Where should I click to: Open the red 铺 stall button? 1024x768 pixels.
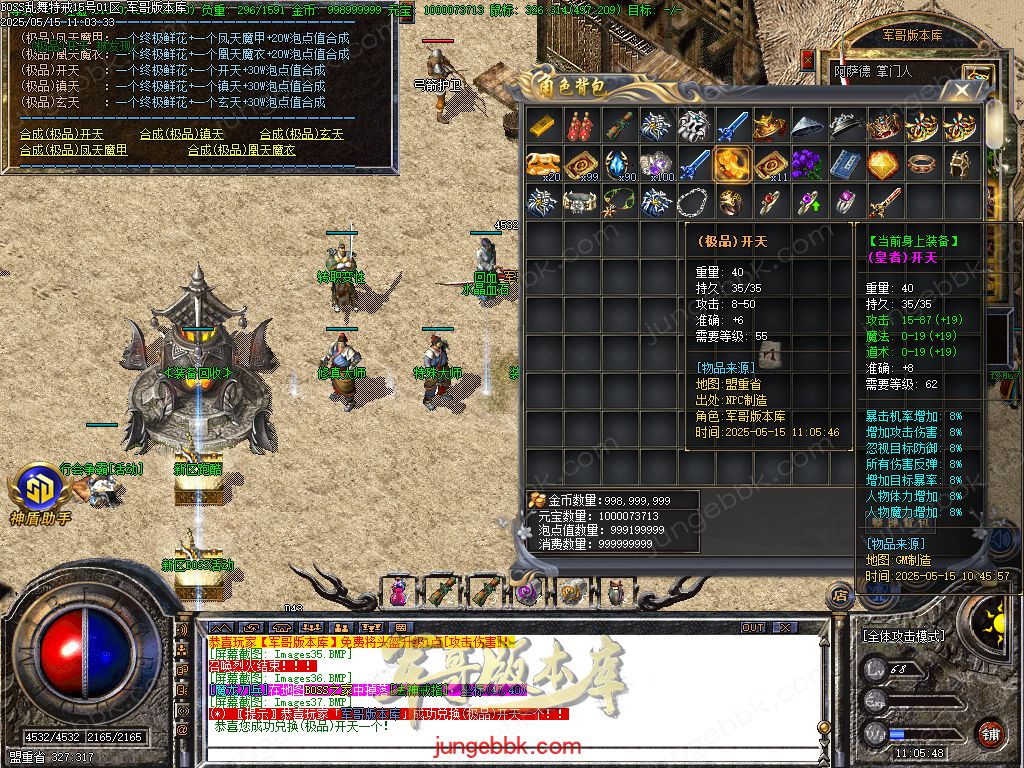point(990,732)
